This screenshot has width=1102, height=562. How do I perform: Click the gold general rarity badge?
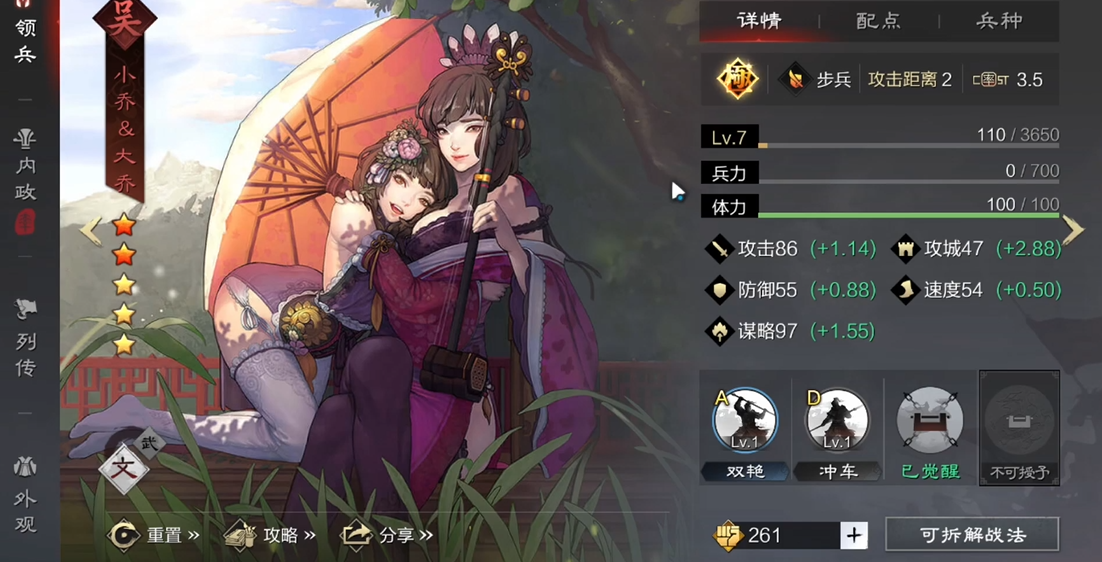[738, 80]
